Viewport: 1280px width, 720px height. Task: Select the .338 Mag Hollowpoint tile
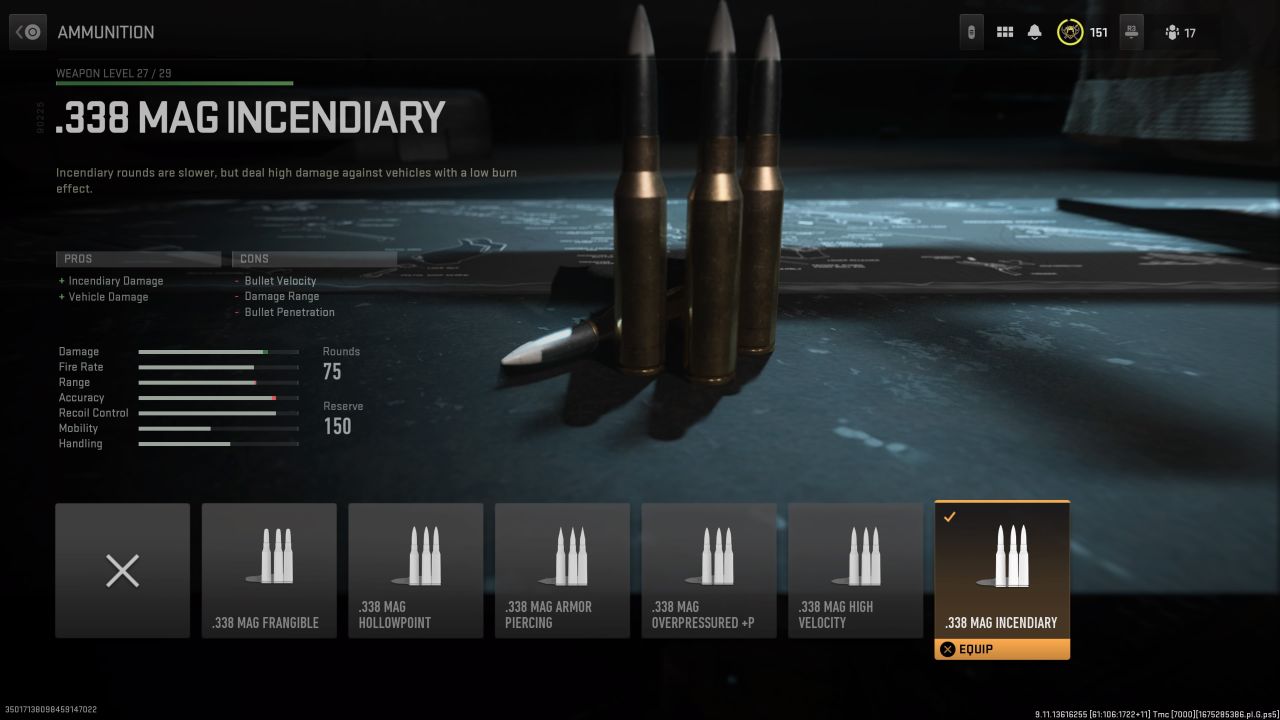[415, 570]
